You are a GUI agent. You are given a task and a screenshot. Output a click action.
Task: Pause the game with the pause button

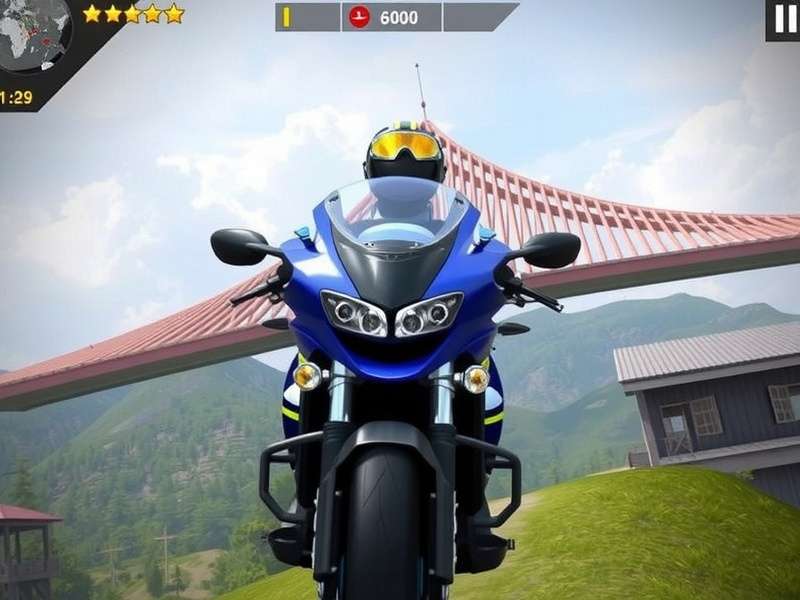(783, 19)
